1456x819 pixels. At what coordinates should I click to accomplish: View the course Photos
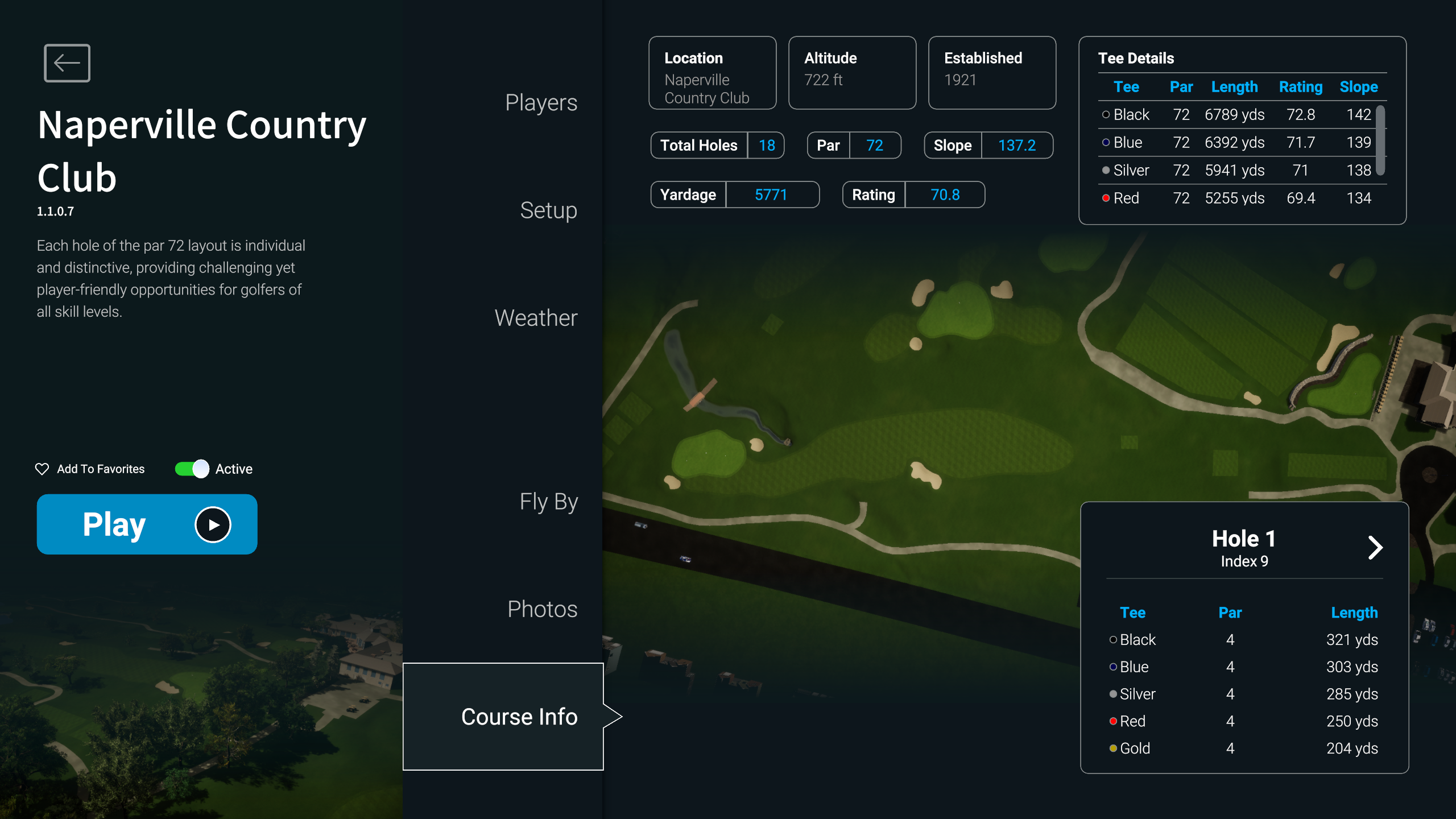click(x=542, y=609)
